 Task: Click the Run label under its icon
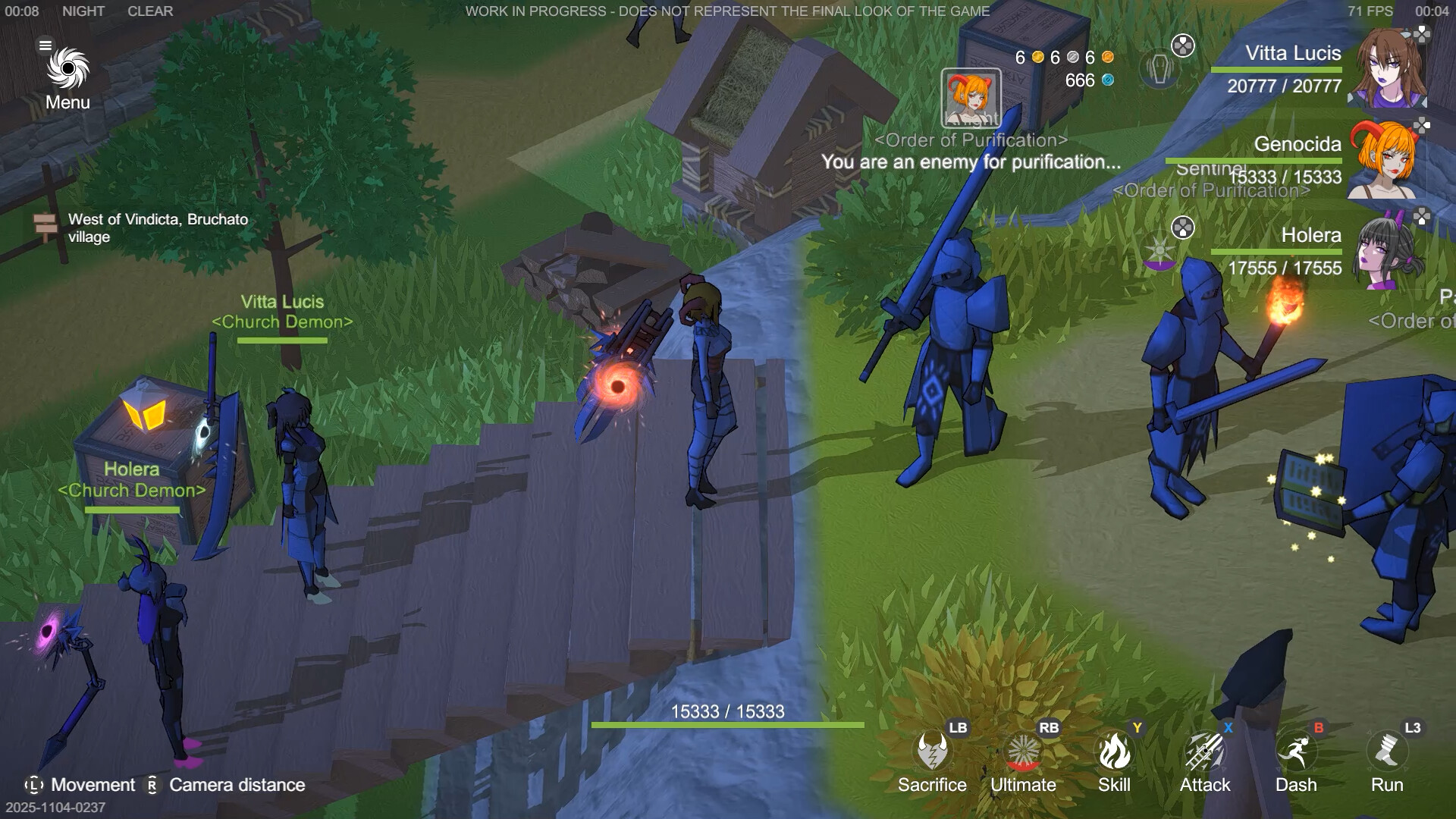coord(1386,786)
